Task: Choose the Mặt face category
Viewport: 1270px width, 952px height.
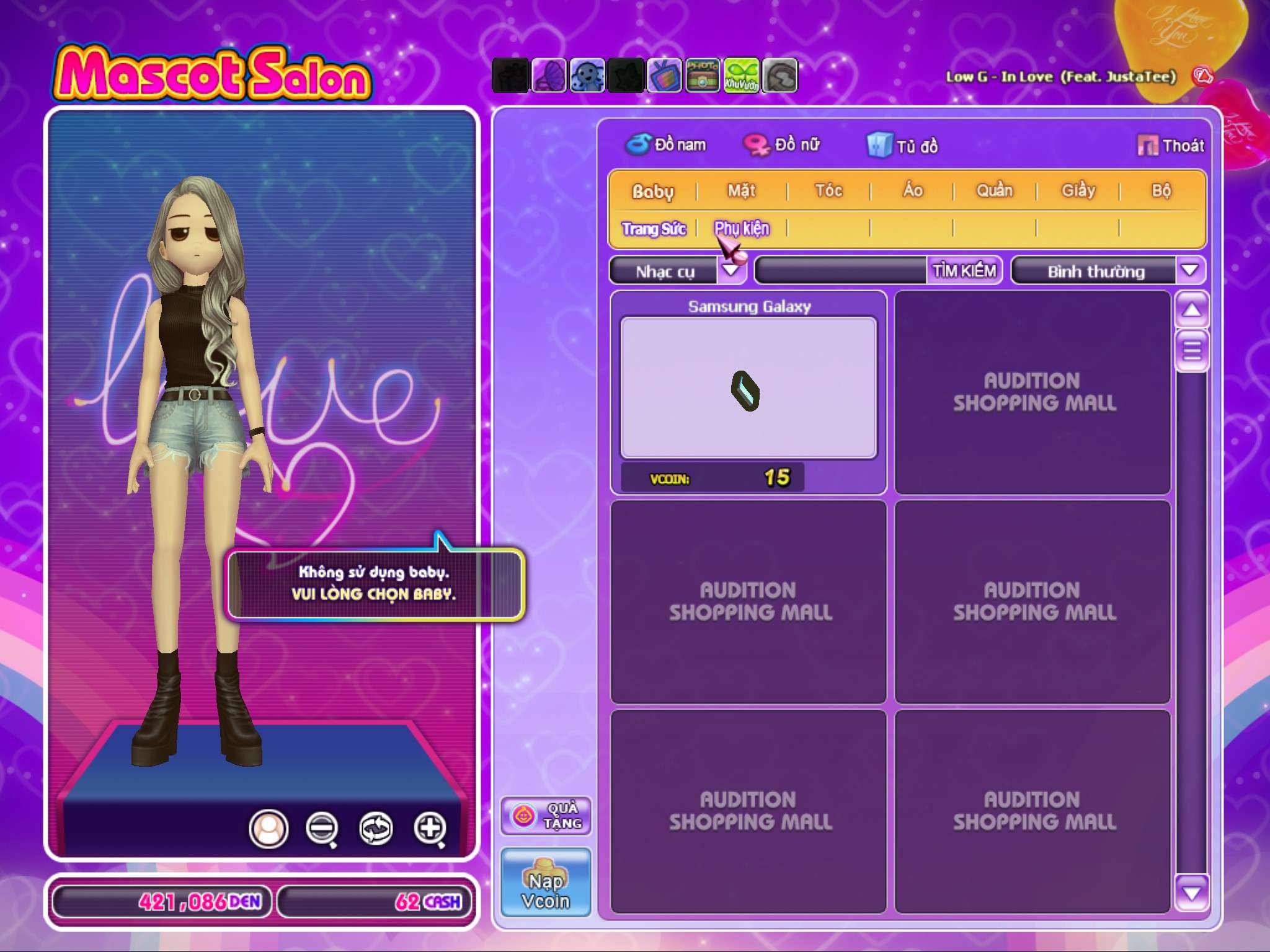Action: (742, 191)
